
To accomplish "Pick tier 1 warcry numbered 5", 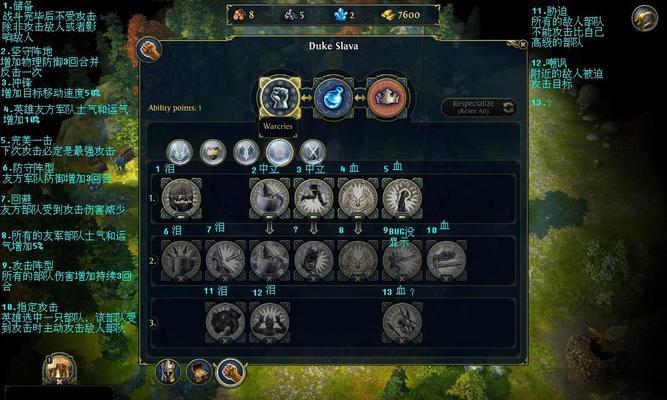I will coord(402,197).
